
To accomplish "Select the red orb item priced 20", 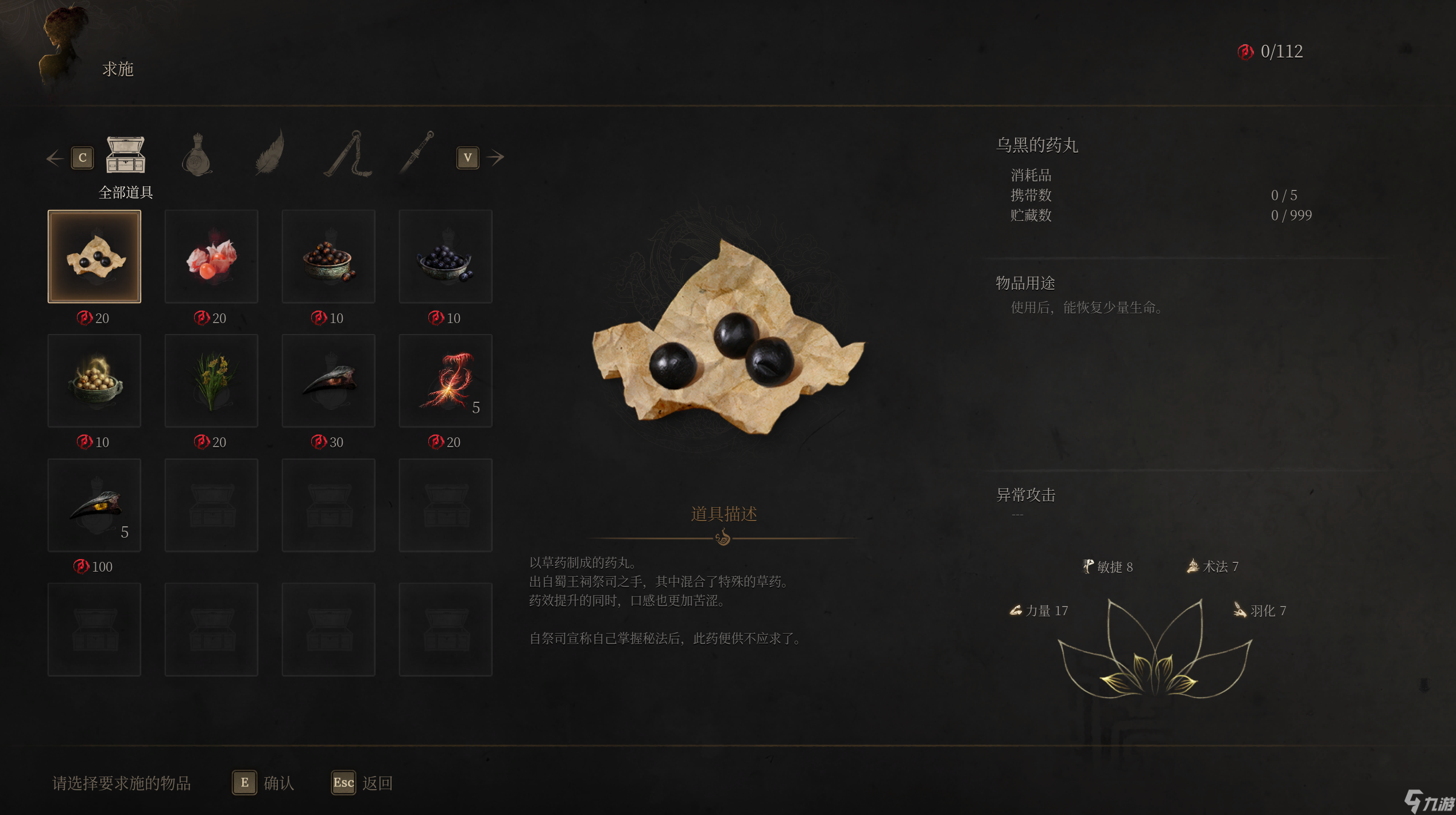I will pos(211,256).
